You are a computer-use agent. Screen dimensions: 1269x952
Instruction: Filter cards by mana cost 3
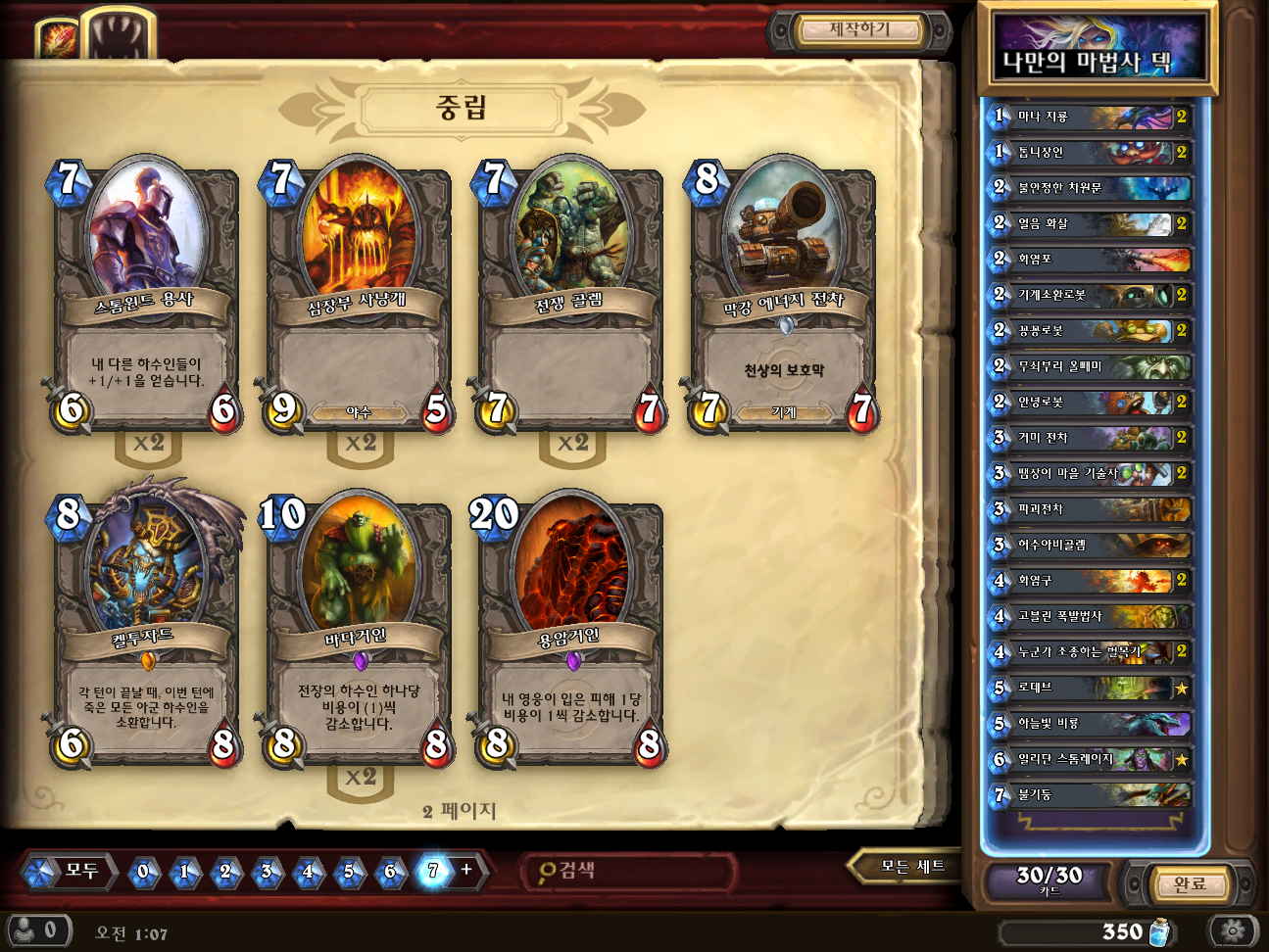point(267,871)
